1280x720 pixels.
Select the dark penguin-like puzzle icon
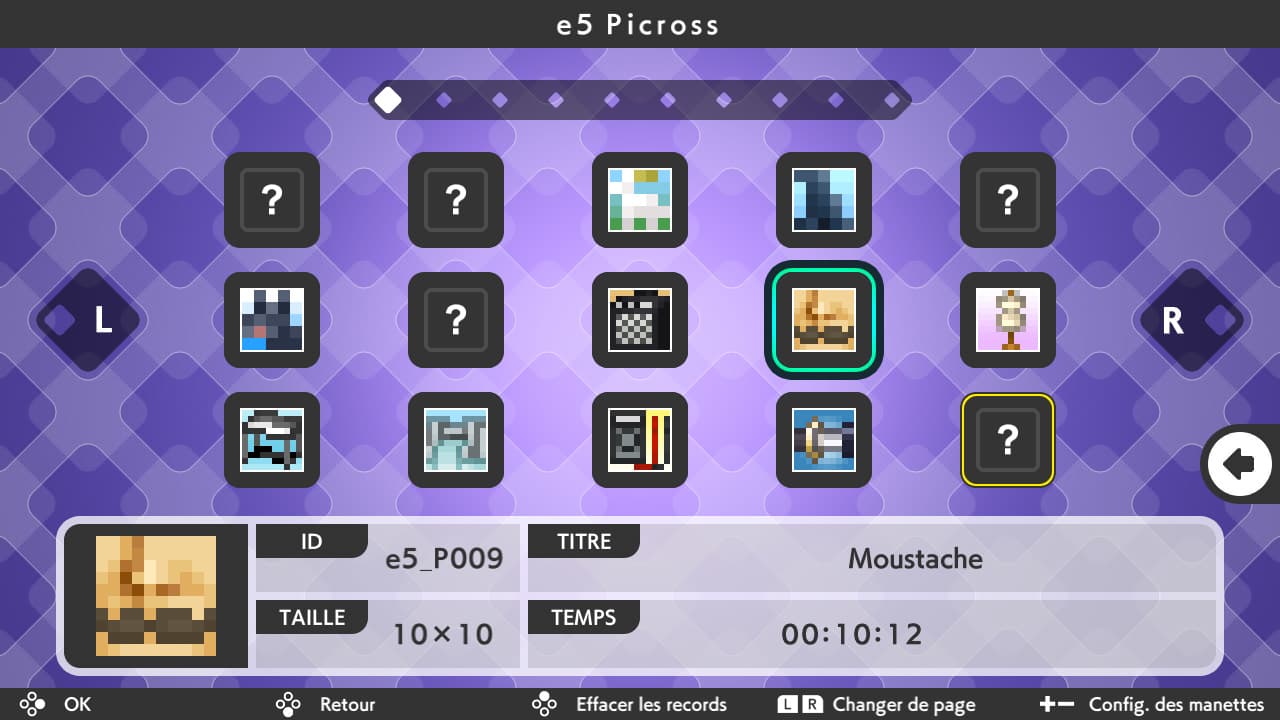[272, 320]
